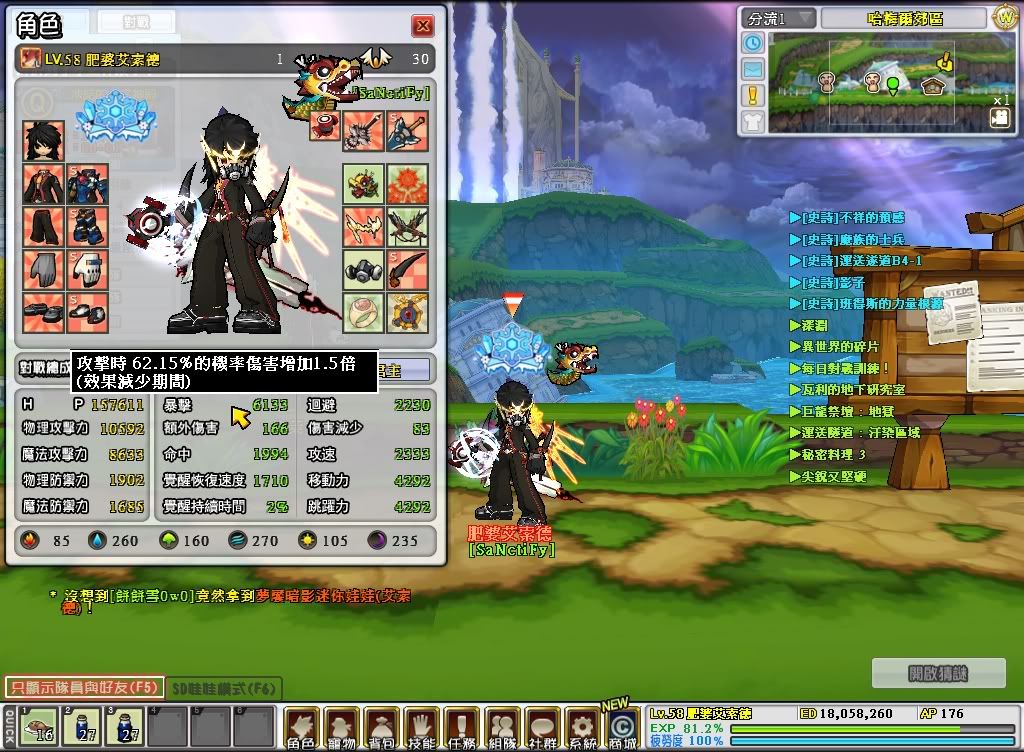Open the 技能 skills menu
Screen dimensions: 1024x752
point(422,728)
